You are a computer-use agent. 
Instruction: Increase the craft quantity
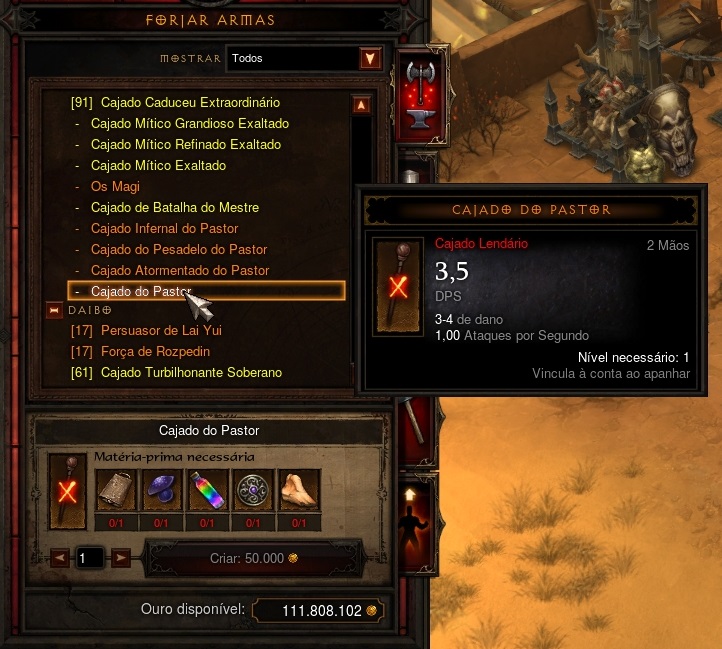tap(120, 558)
